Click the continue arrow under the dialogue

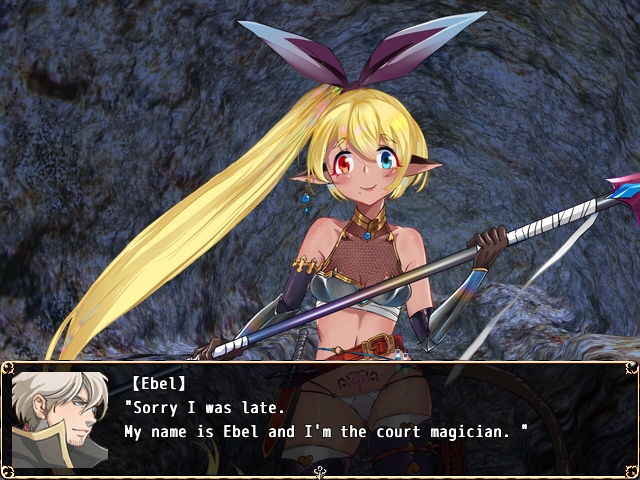coord(320,472)
